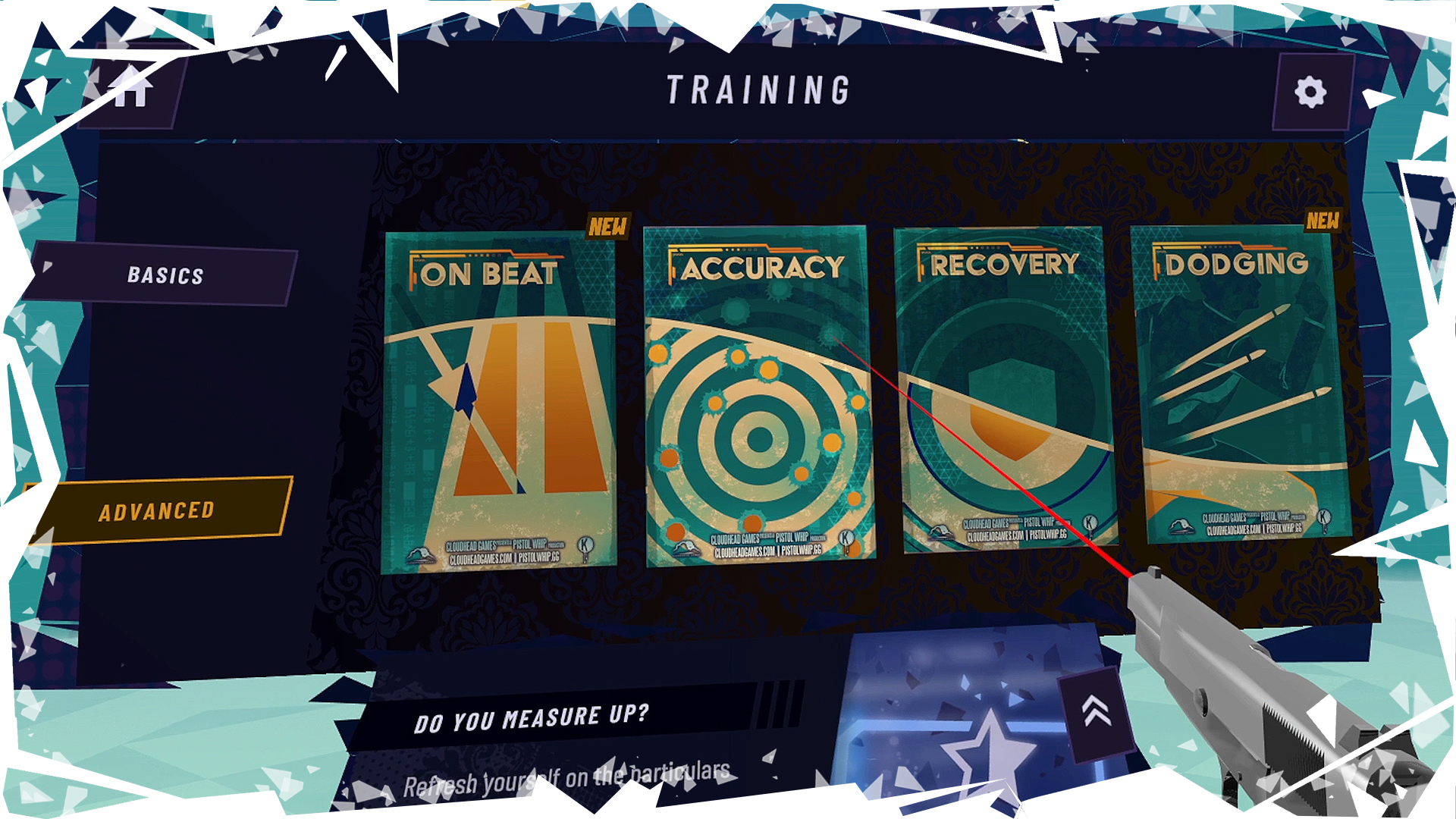Start the Dodging training lesson
The width and height of the screenshot is (1456, 819).
[1240, 385]
